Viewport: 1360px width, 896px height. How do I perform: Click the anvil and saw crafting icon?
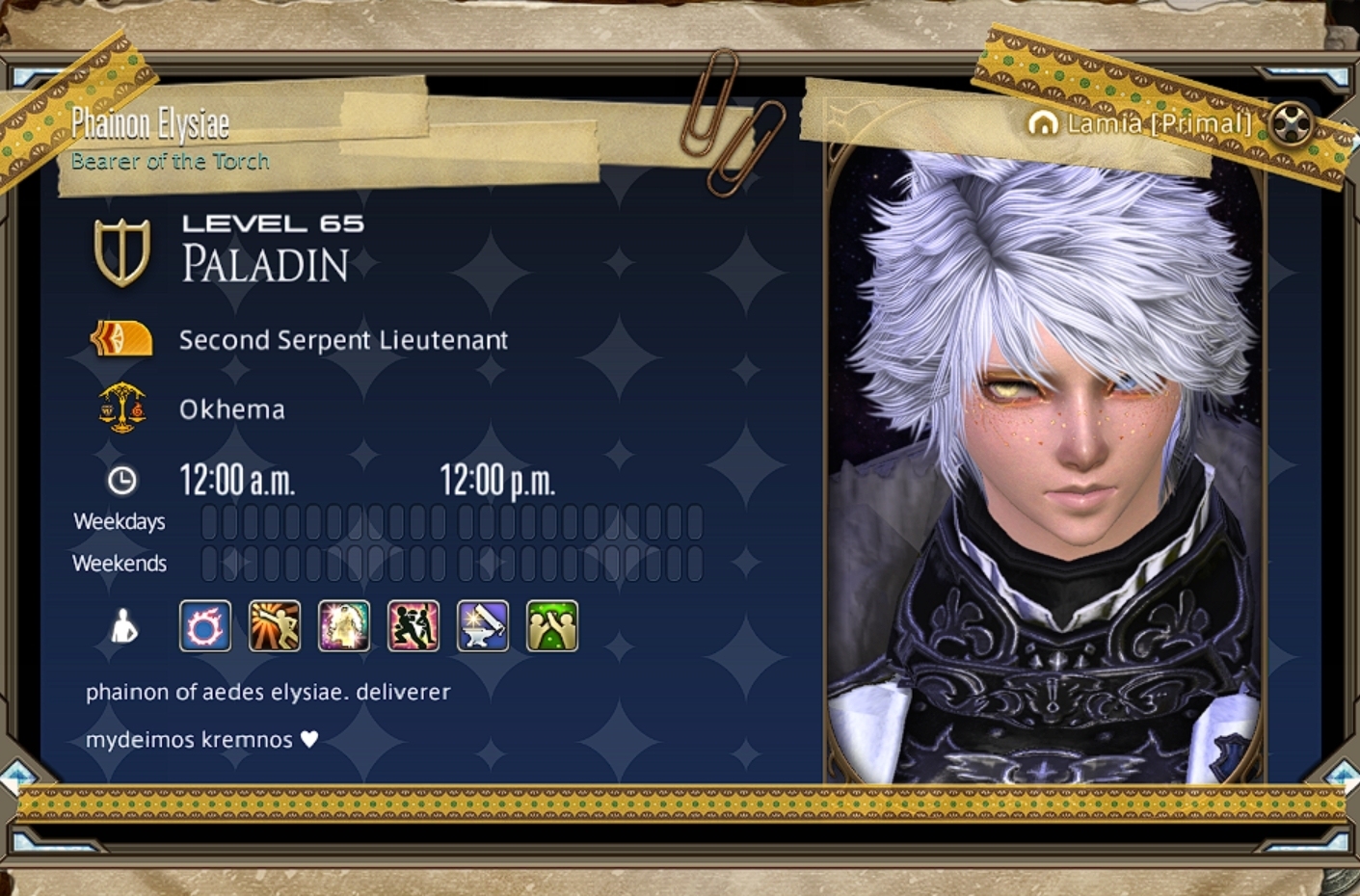[483, 626]
